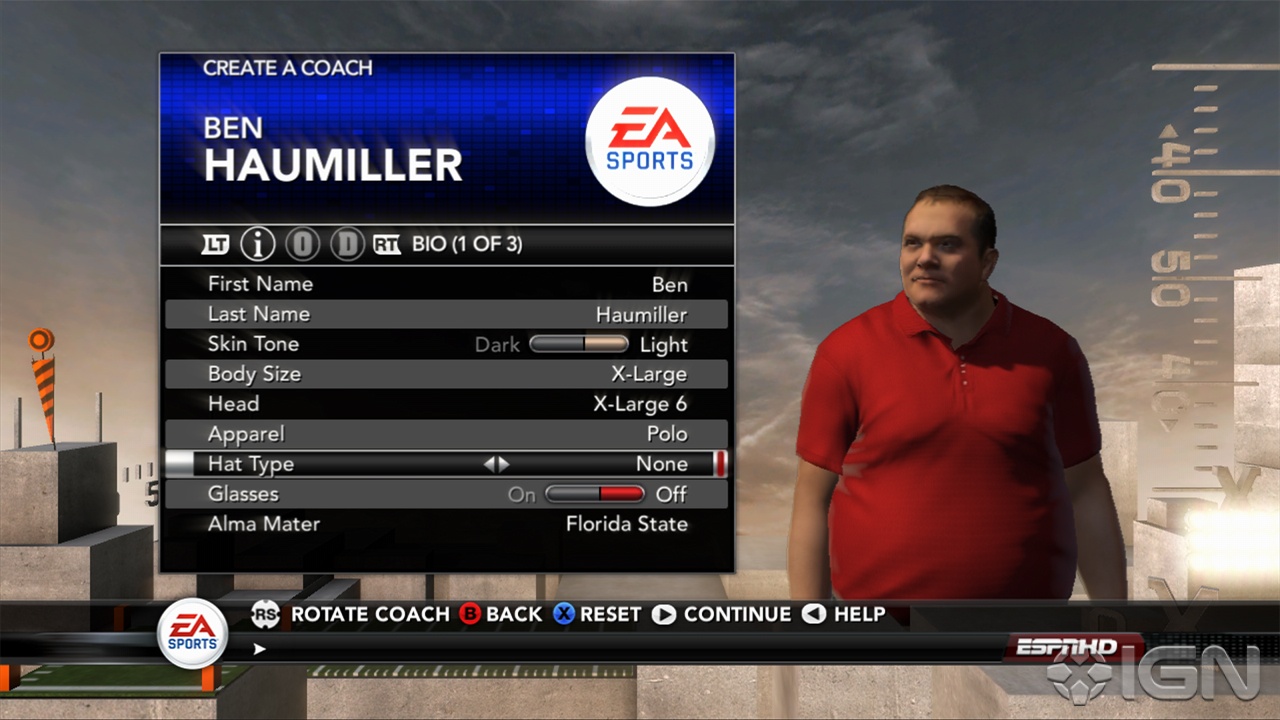Click the left arrow on Hat Type
The width and height of the screenshot is (1280, 720).
490,463
